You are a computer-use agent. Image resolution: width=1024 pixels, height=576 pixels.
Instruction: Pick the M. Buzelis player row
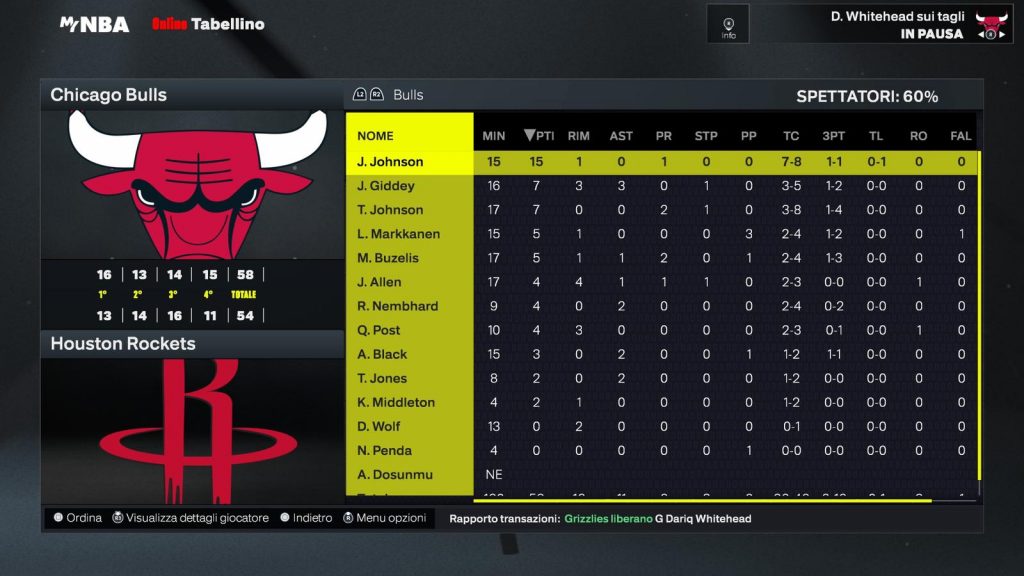coord(388,258)
